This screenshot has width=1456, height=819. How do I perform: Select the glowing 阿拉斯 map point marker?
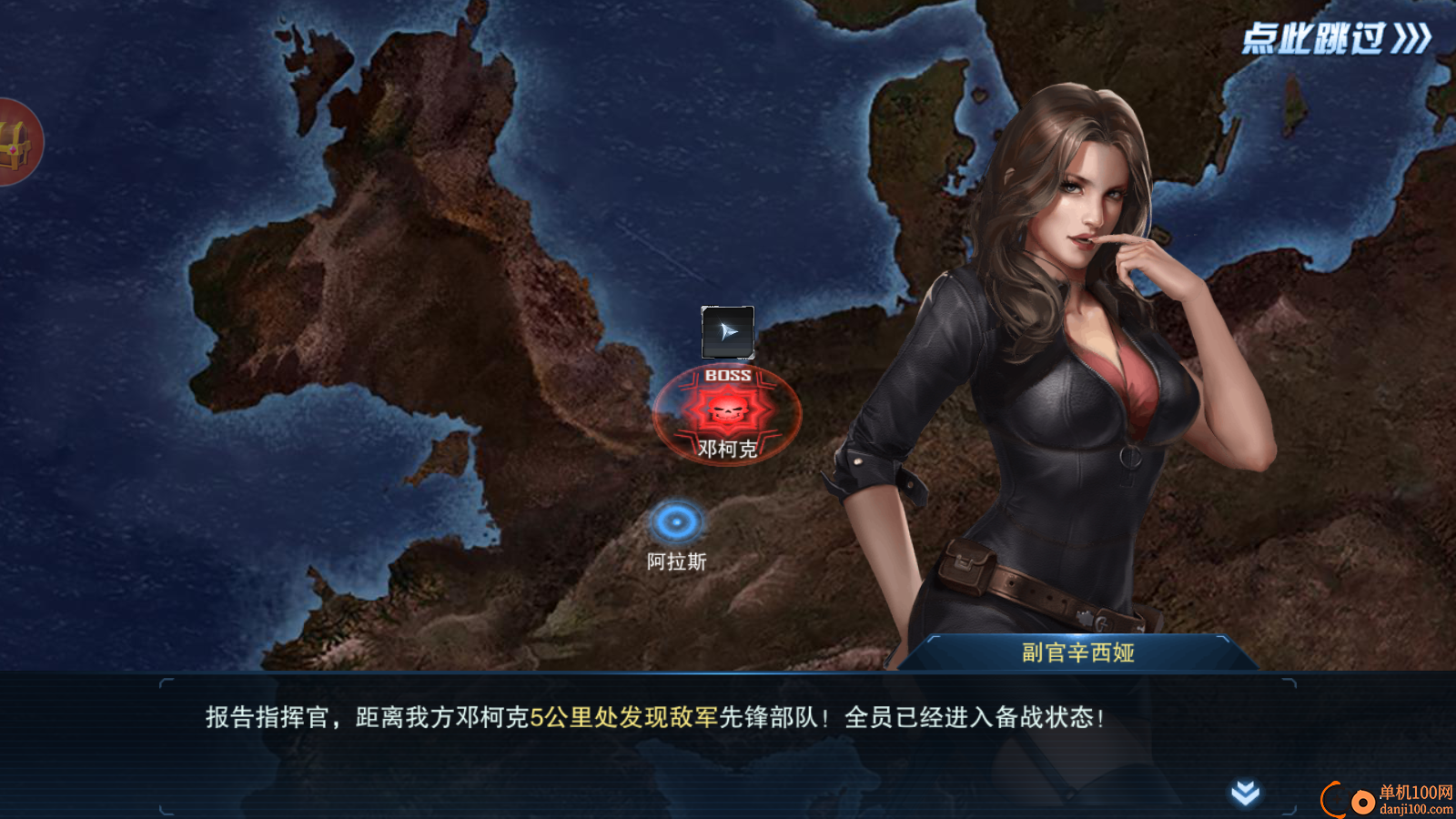pos(676,521)
